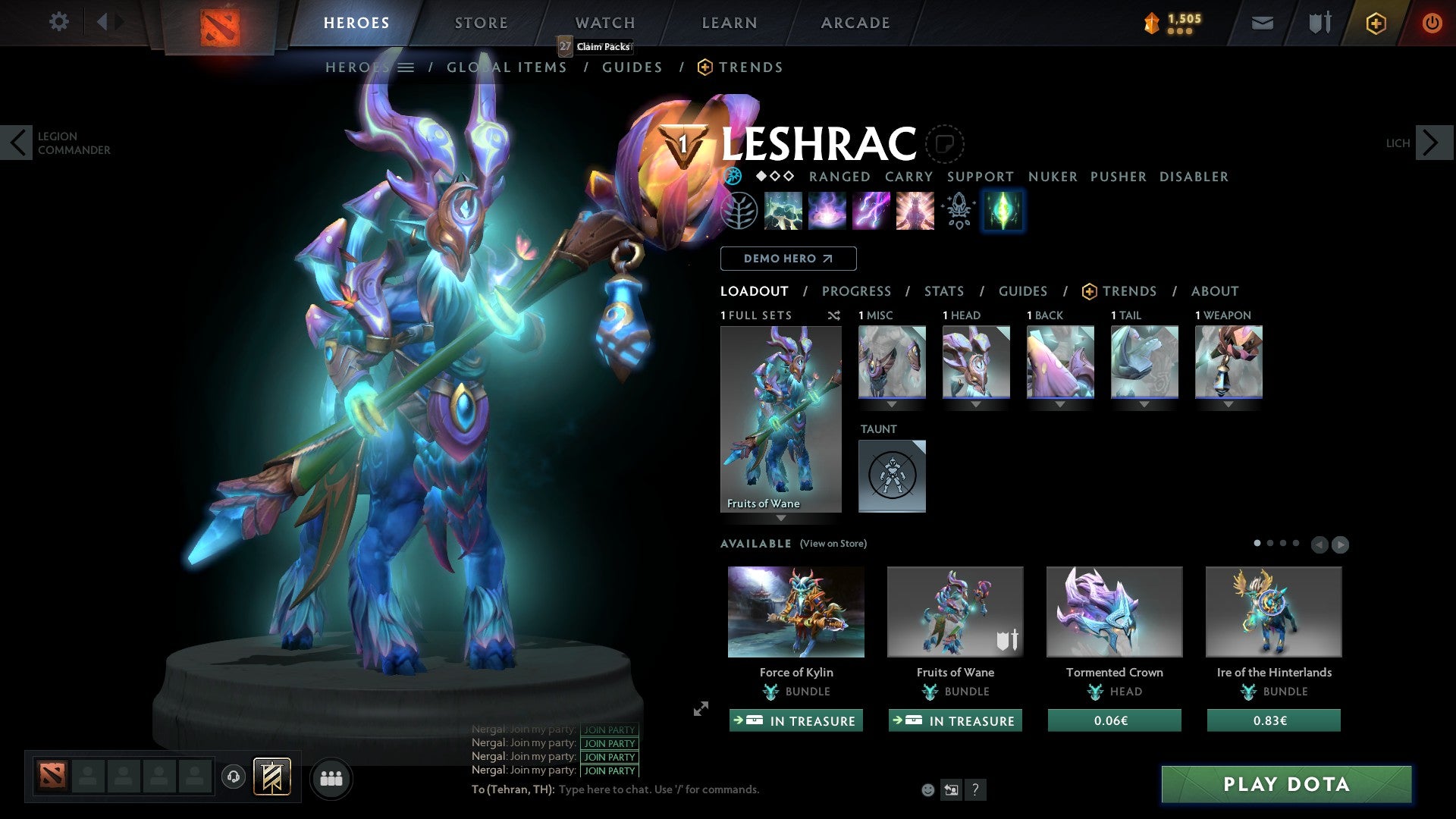Open the Diabolic Edict ability icon

827,210
